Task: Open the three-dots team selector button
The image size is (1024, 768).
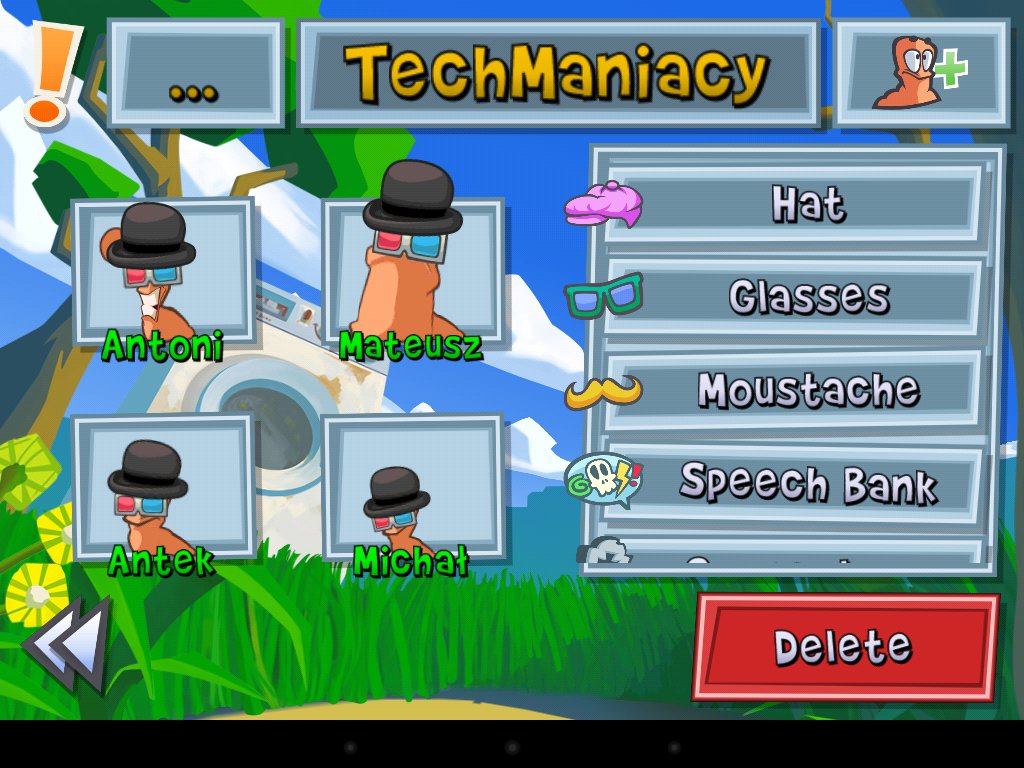Action: pyautogui.click(x=196, y=73)
